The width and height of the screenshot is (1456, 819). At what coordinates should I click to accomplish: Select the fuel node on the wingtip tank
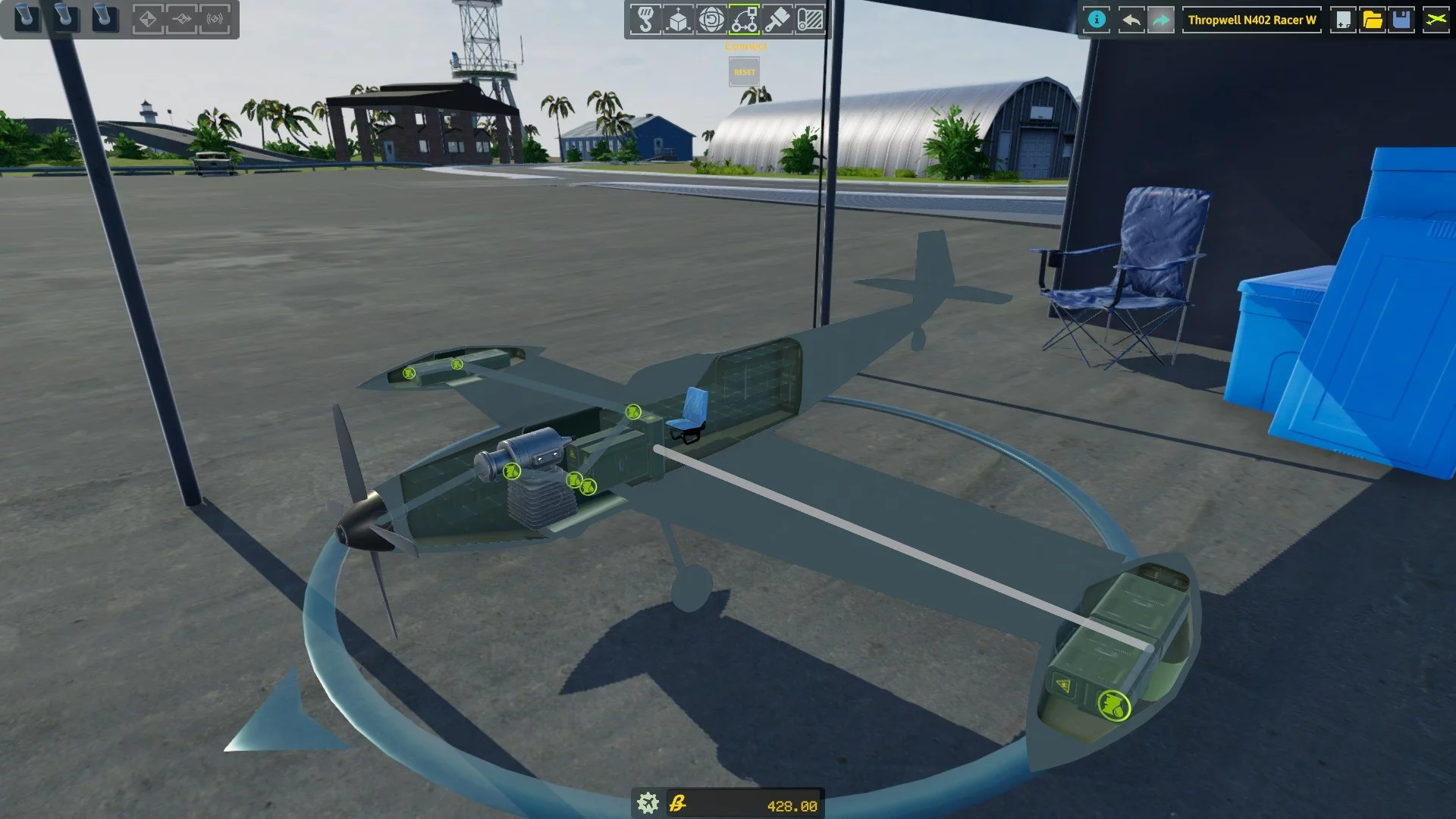click(1114, 706)
